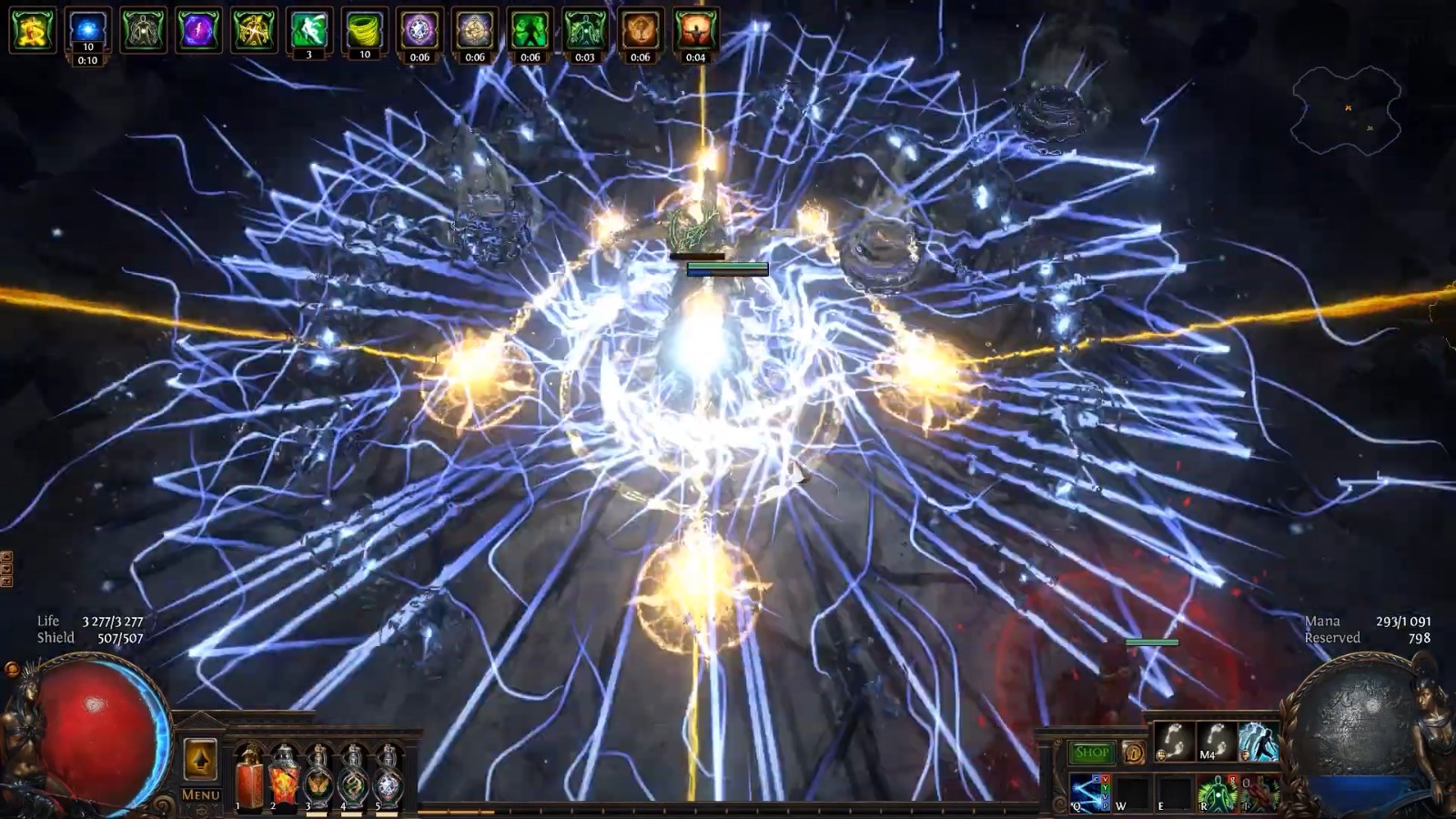Open the Menu
The width and height of the screenshot is (1456, 819).
click(x=201, y=794)
